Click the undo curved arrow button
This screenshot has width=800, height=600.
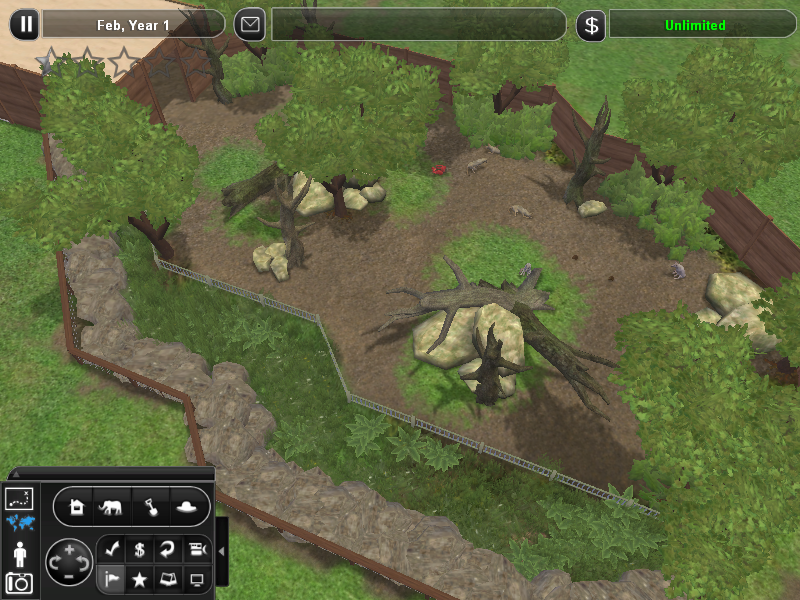tap(168, 549)
